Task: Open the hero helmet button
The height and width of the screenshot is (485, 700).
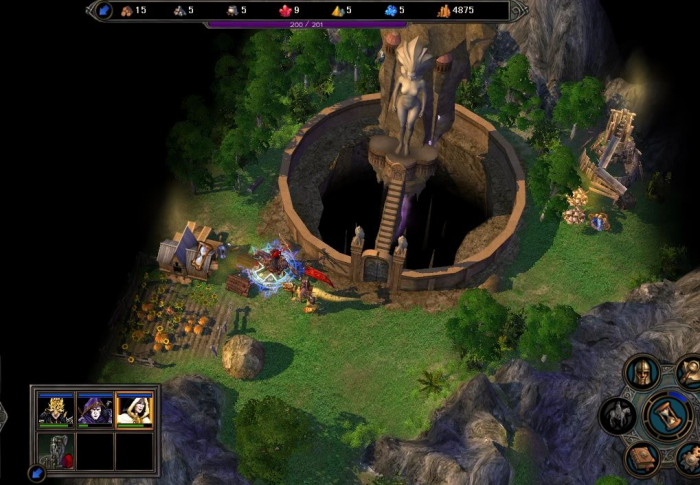Action: tap(642, 373)
